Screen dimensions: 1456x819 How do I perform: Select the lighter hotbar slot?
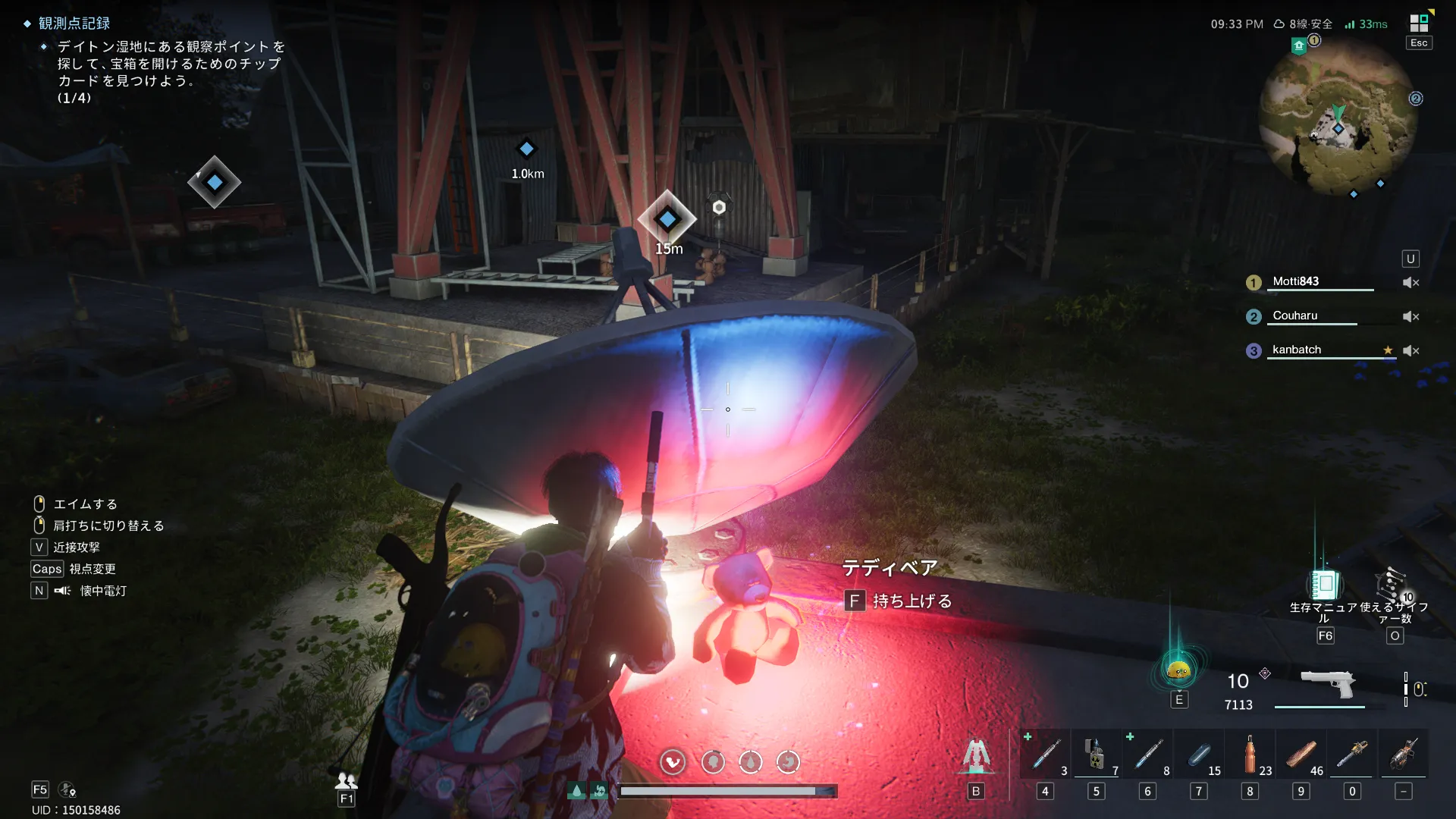tap(1096, 755)
